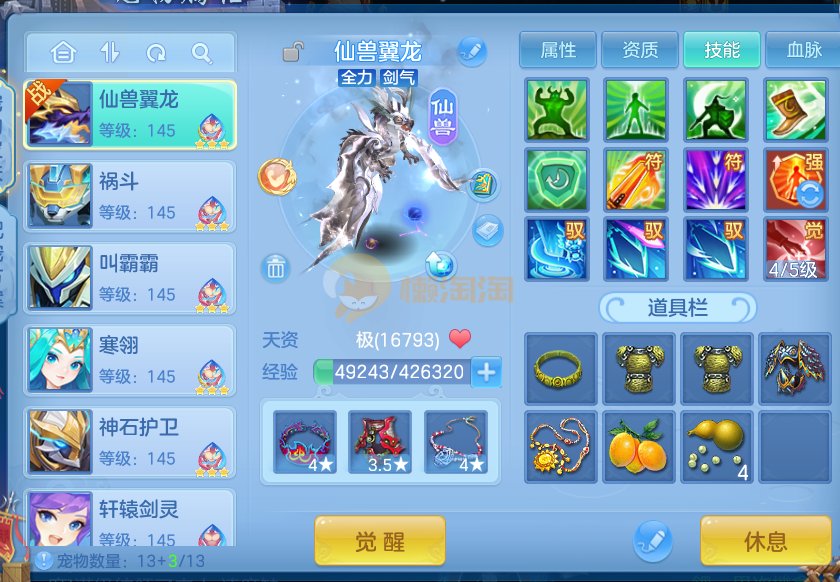Select 祸斗 in the pet list
The image size is (840, 582).
click(x=130, y=196)
